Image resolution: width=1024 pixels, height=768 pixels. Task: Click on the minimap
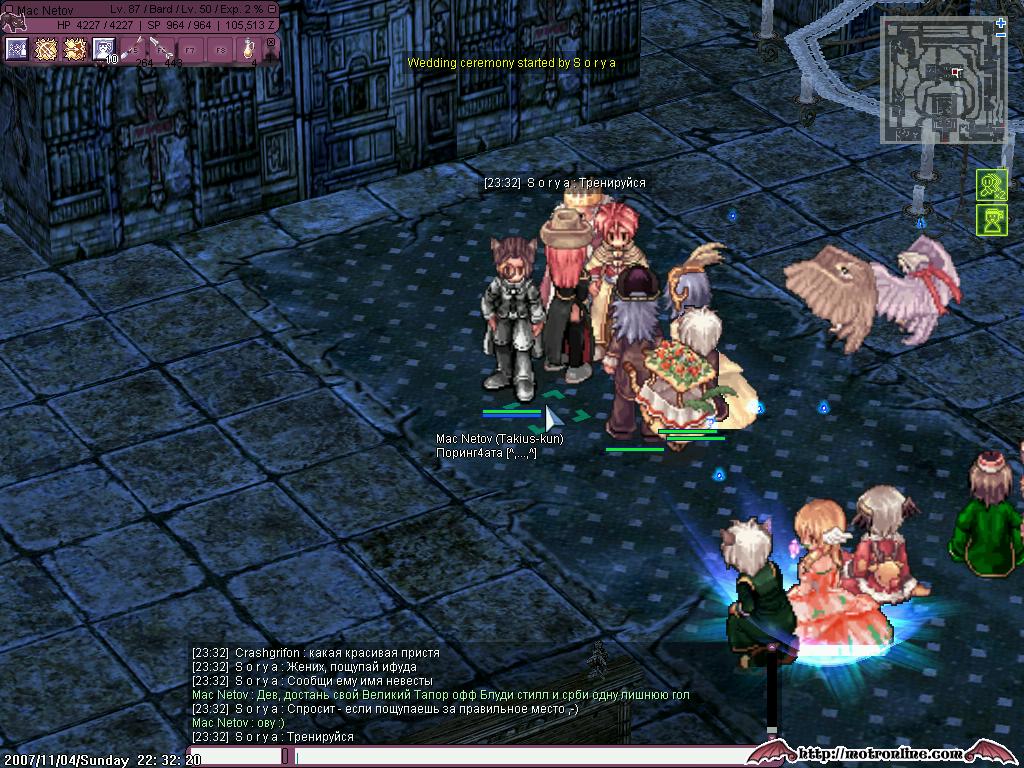942,82
